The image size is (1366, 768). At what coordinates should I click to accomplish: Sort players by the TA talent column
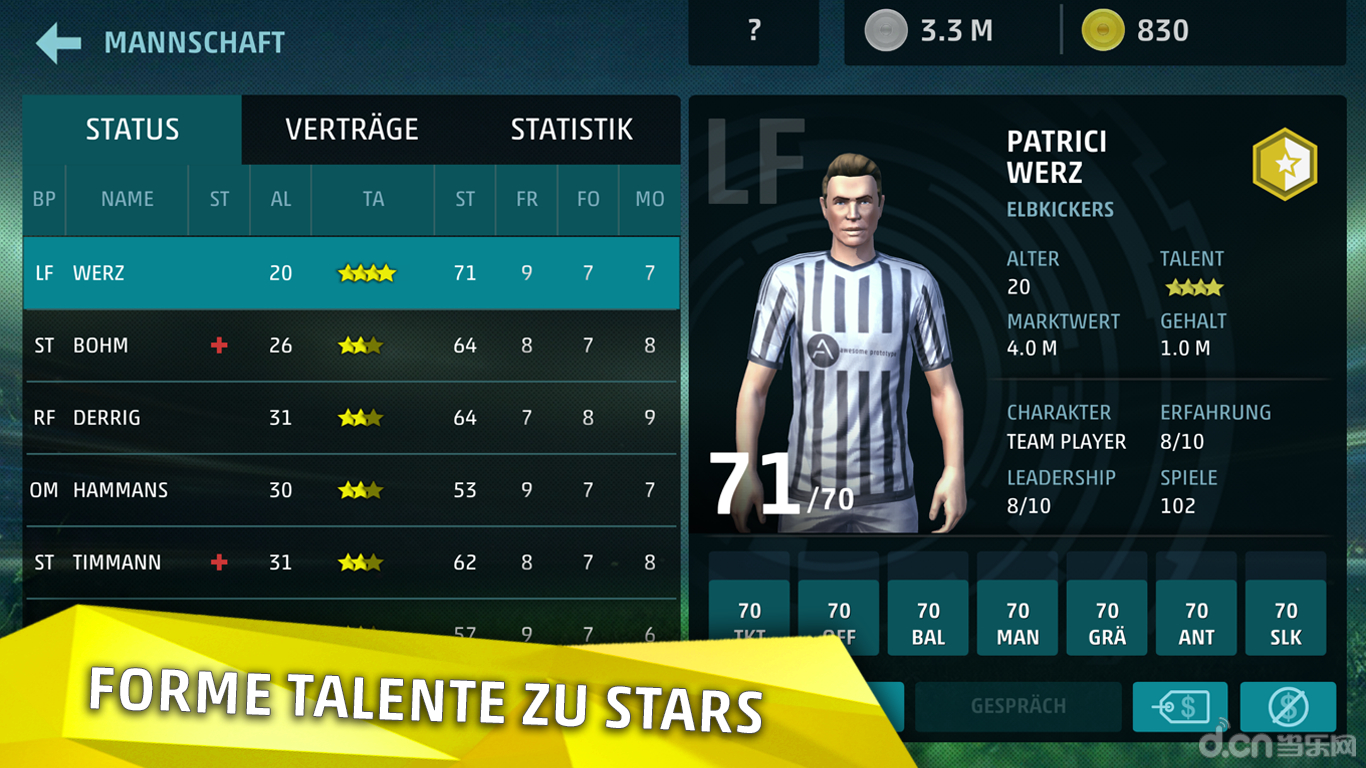coord(373,199)
